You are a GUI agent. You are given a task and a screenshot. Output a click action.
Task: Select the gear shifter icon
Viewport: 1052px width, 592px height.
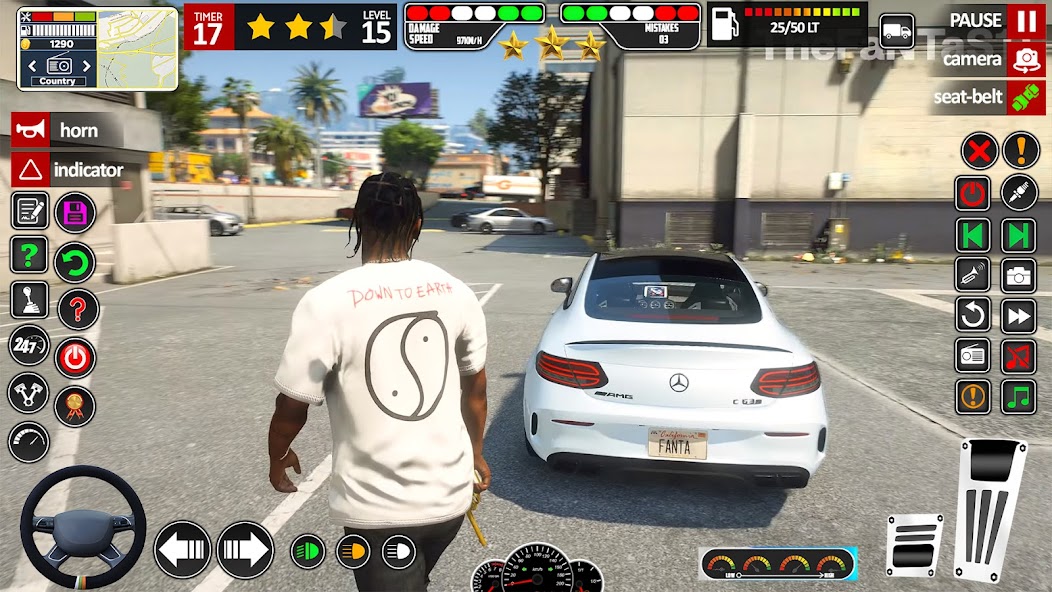point(29,299)
